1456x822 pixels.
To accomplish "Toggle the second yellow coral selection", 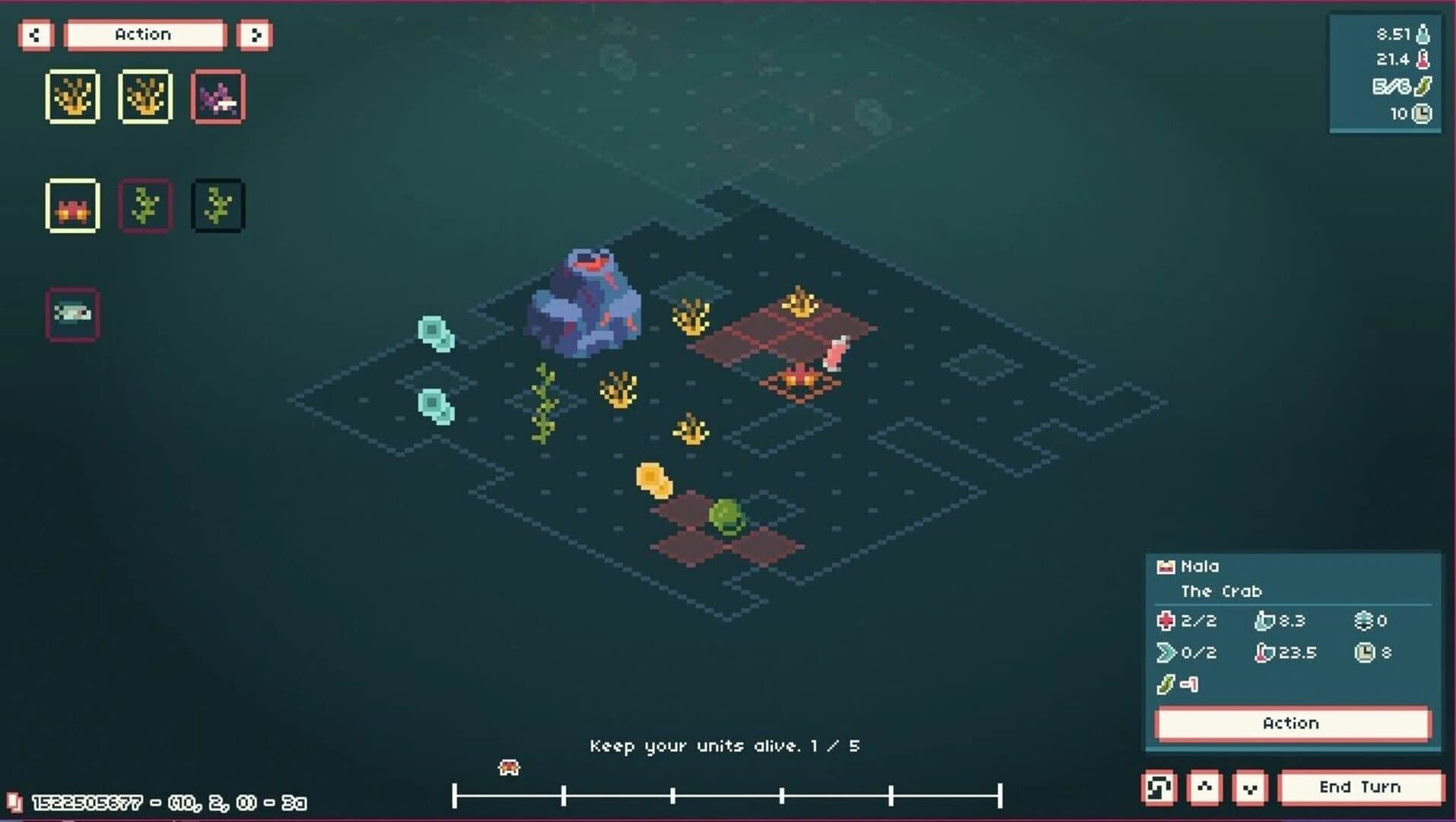I will [145, 96].
